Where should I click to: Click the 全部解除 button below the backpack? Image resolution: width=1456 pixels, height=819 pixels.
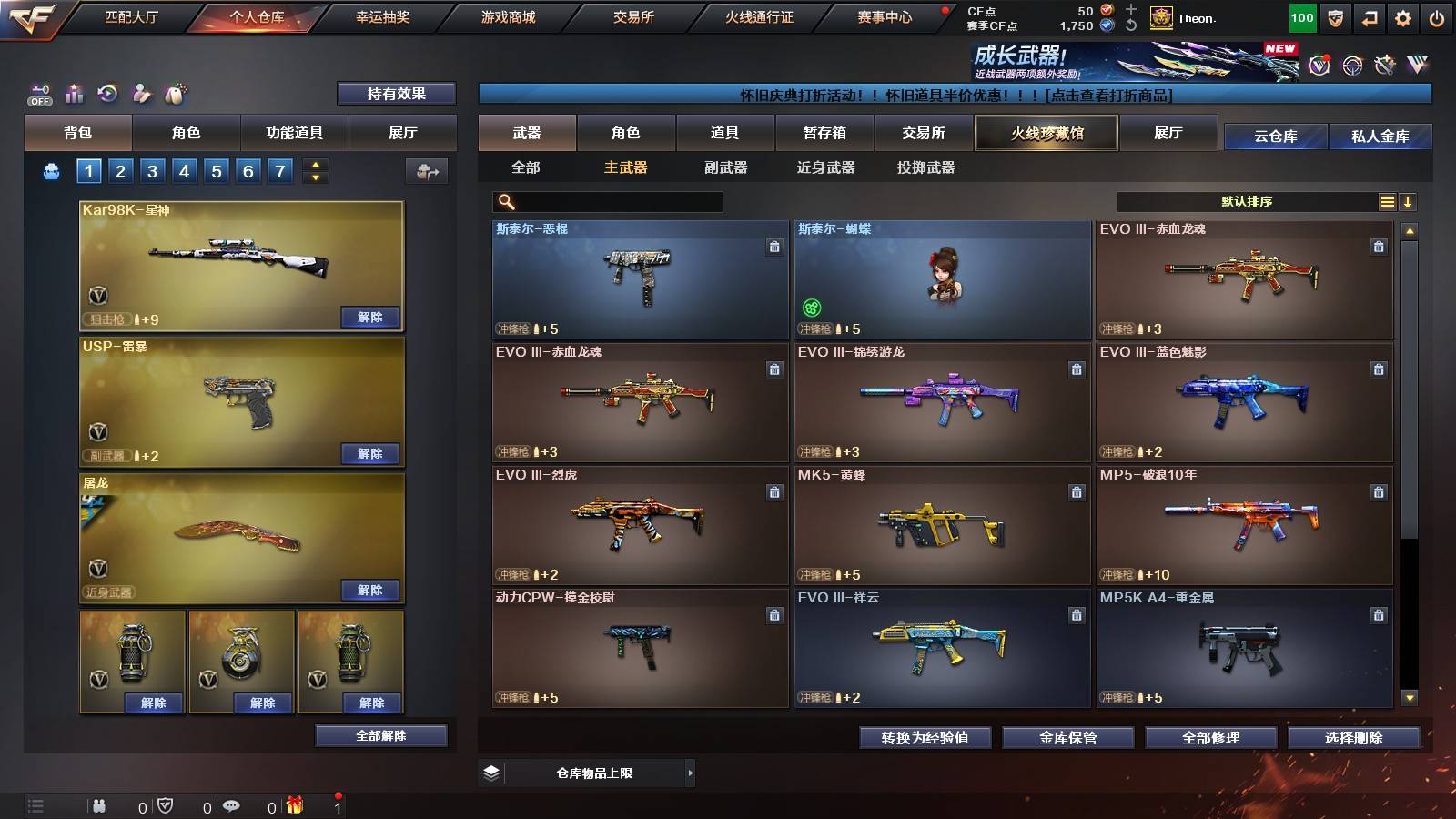[380, 735]
